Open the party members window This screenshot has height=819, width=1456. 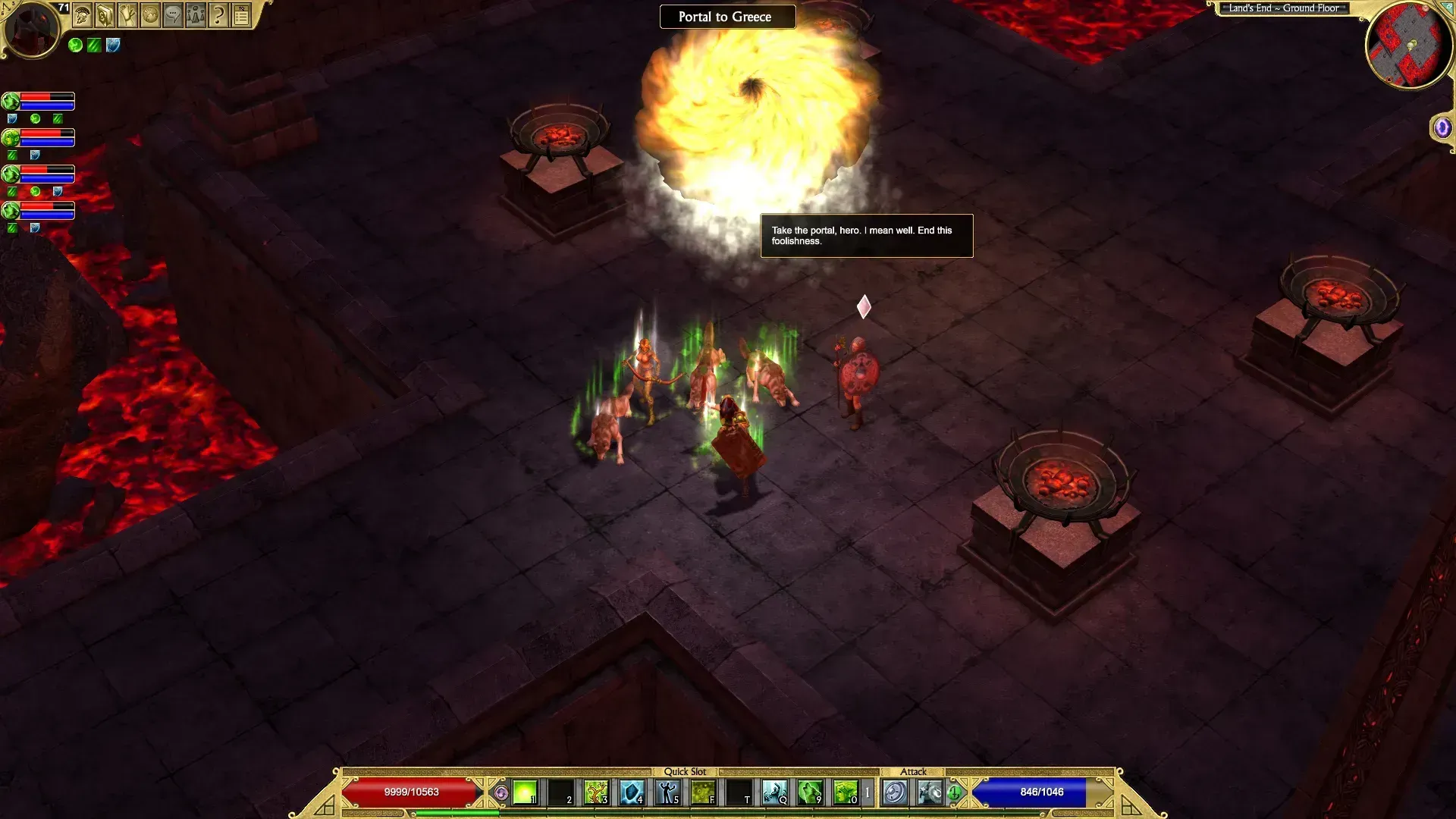point(196,14)
